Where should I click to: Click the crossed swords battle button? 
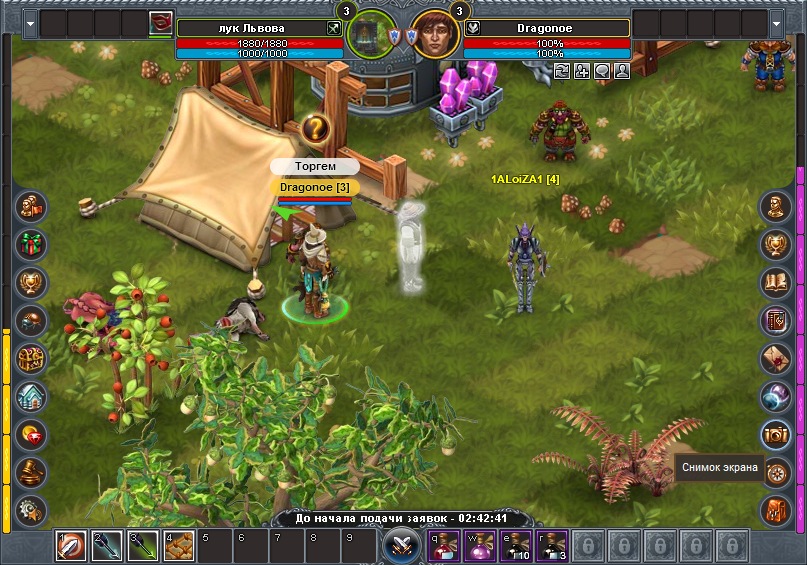tap(403, 546)
